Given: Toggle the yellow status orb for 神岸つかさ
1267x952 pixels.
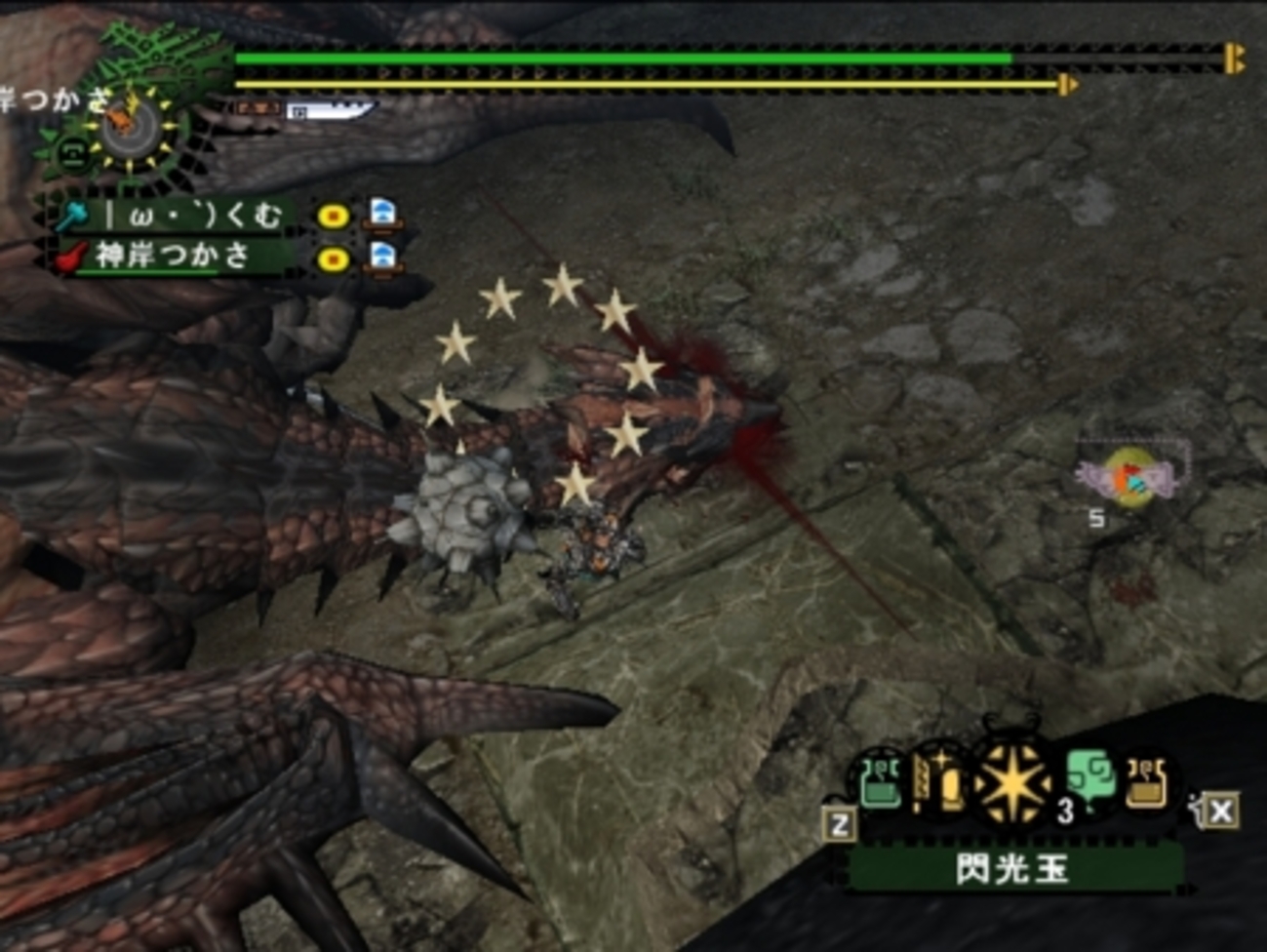Looking at the screenshot, I should pyautogui.click(x=333, y=261).
